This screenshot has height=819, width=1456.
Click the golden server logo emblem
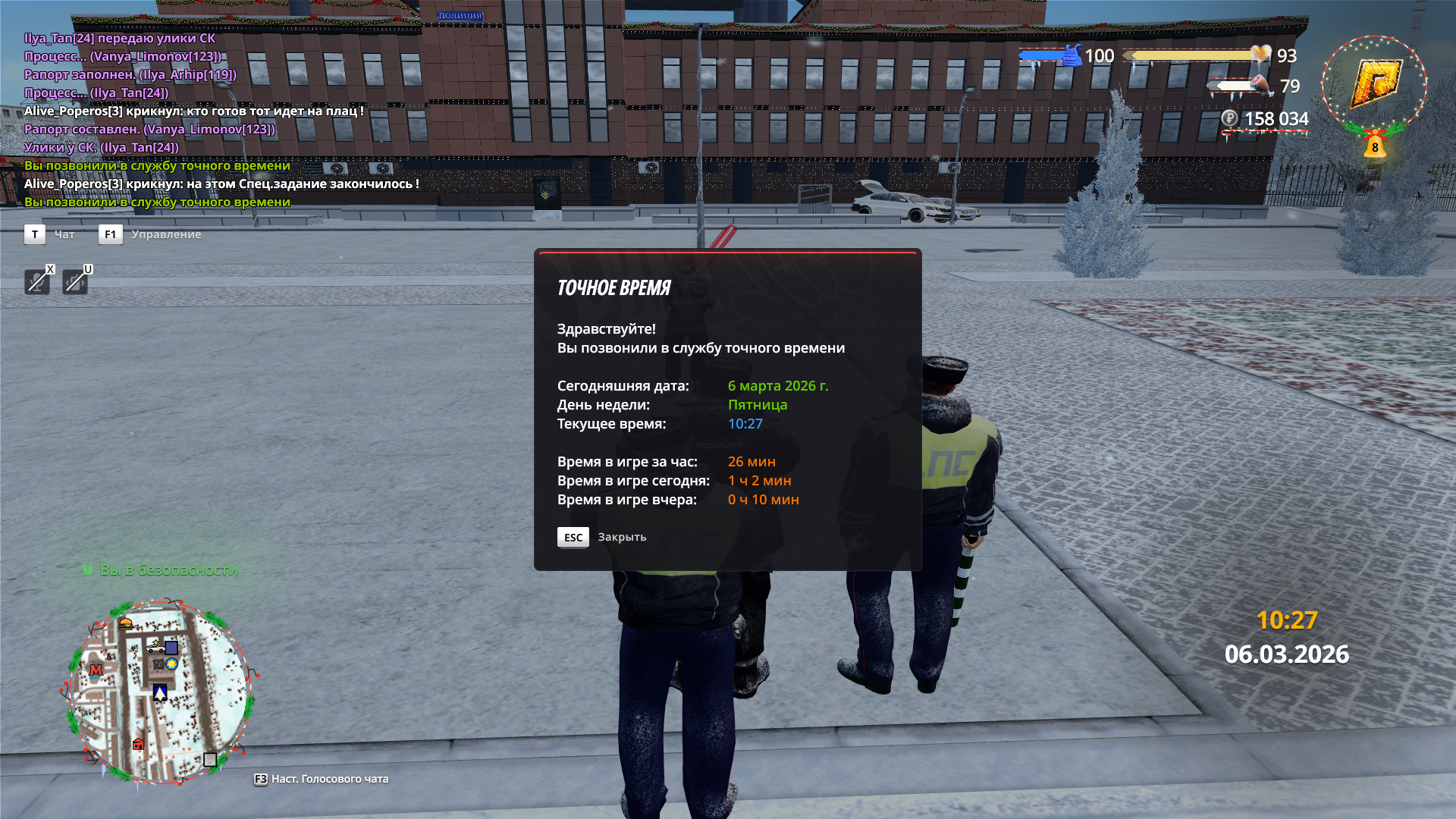click(x=1374, y=83)
